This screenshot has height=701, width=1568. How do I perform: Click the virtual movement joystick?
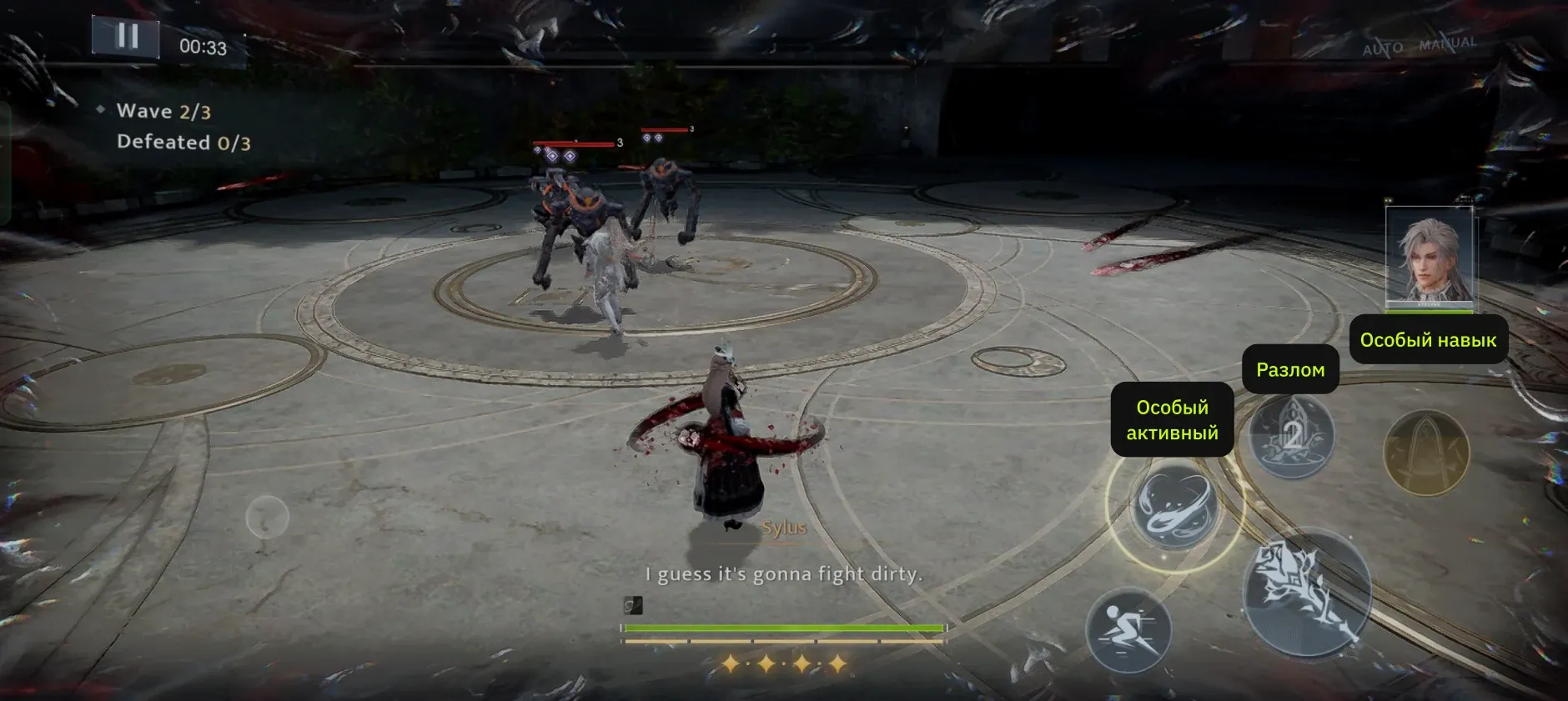[x=267, y=518]
